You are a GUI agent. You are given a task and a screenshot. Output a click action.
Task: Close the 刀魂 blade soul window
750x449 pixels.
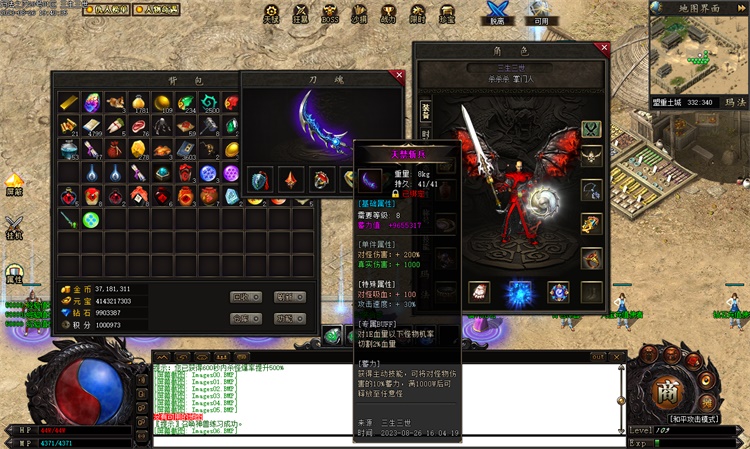(x=399, y=75)
